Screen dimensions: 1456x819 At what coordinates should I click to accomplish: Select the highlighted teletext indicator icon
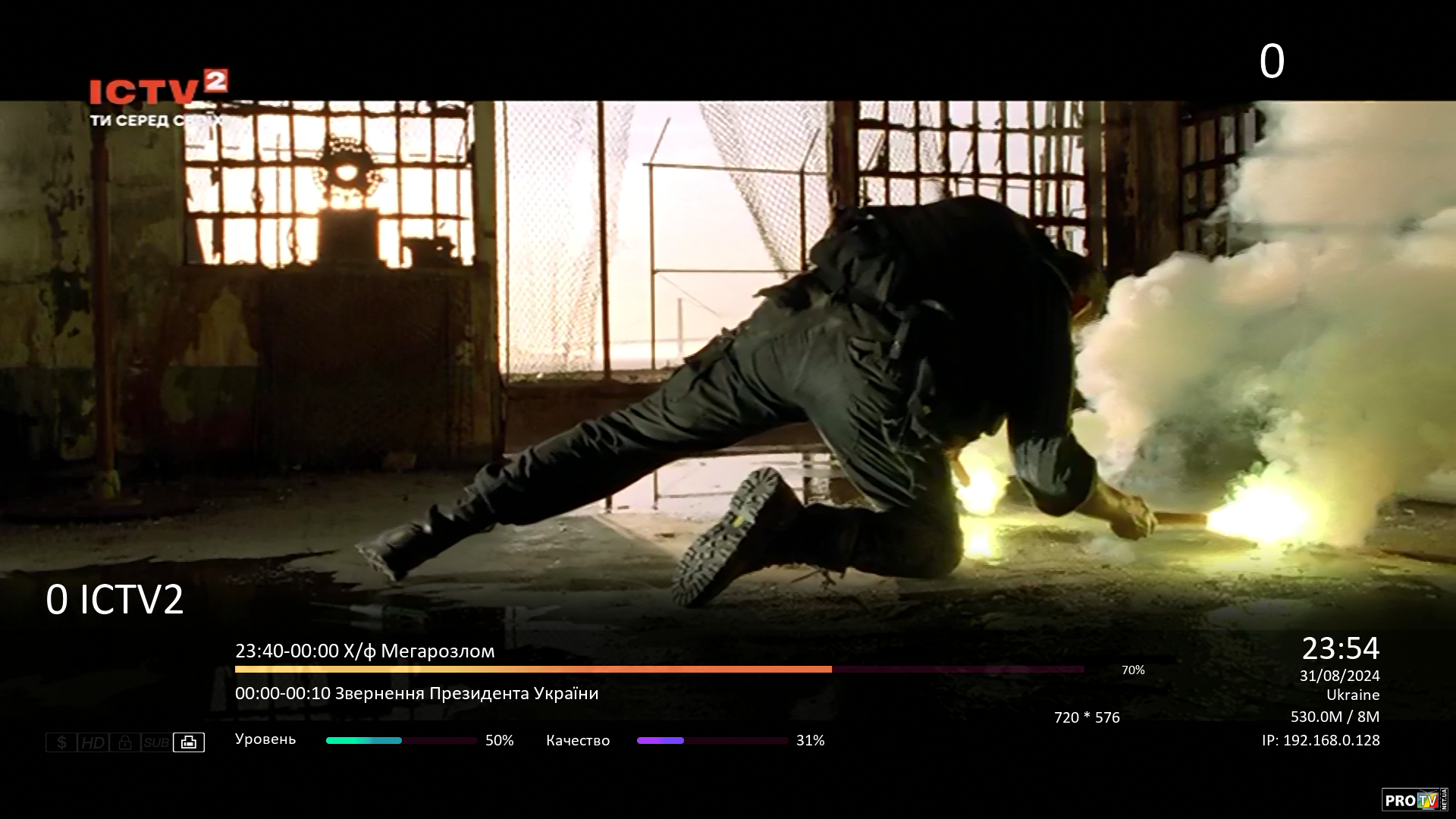[x=189, y=742]
